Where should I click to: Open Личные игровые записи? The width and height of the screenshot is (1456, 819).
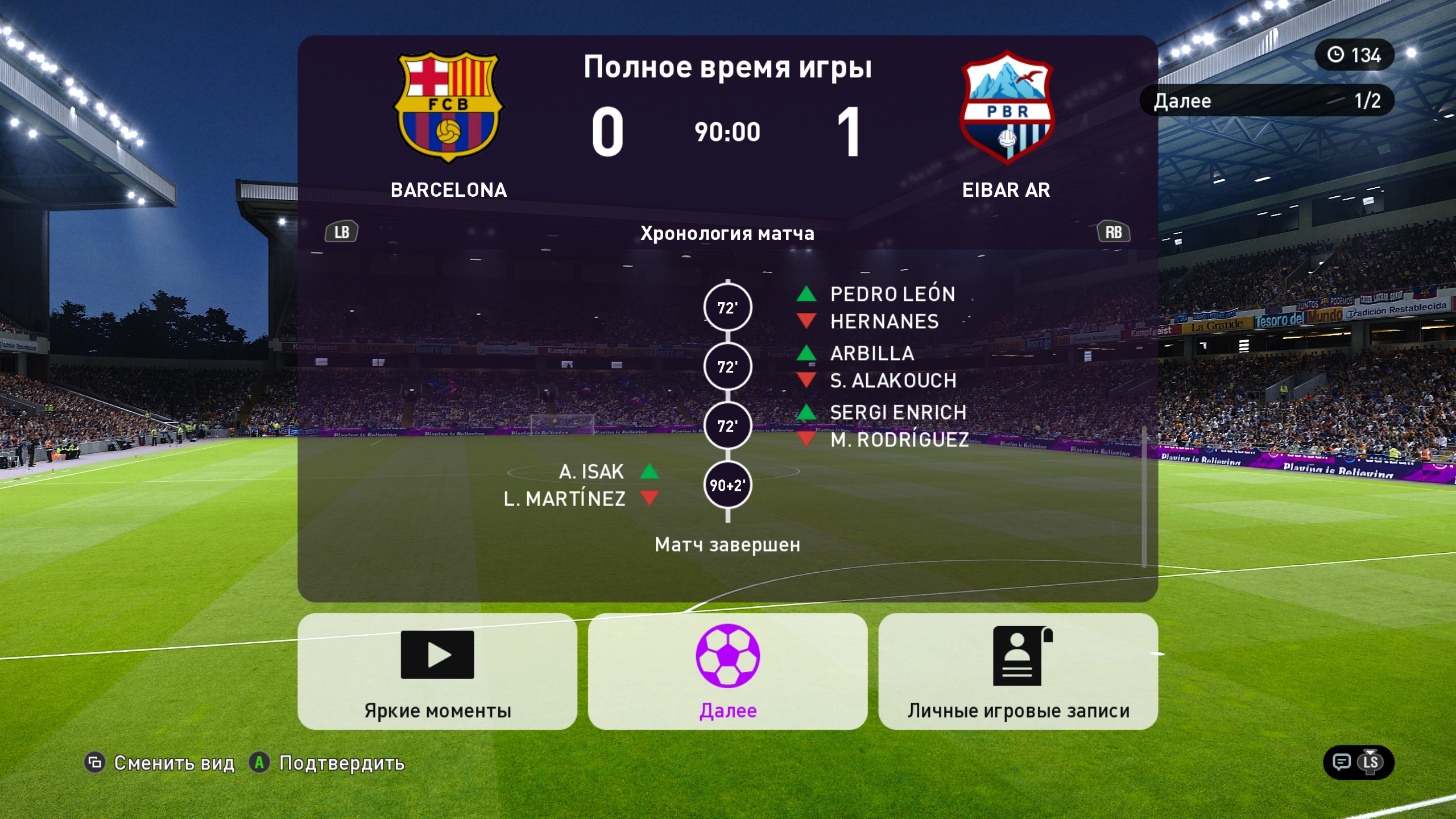1017,671
